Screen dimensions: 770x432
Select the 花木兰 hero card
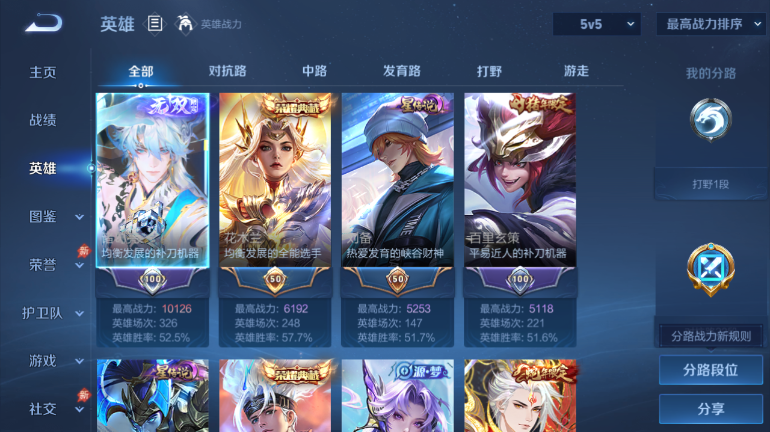(276, 190)
